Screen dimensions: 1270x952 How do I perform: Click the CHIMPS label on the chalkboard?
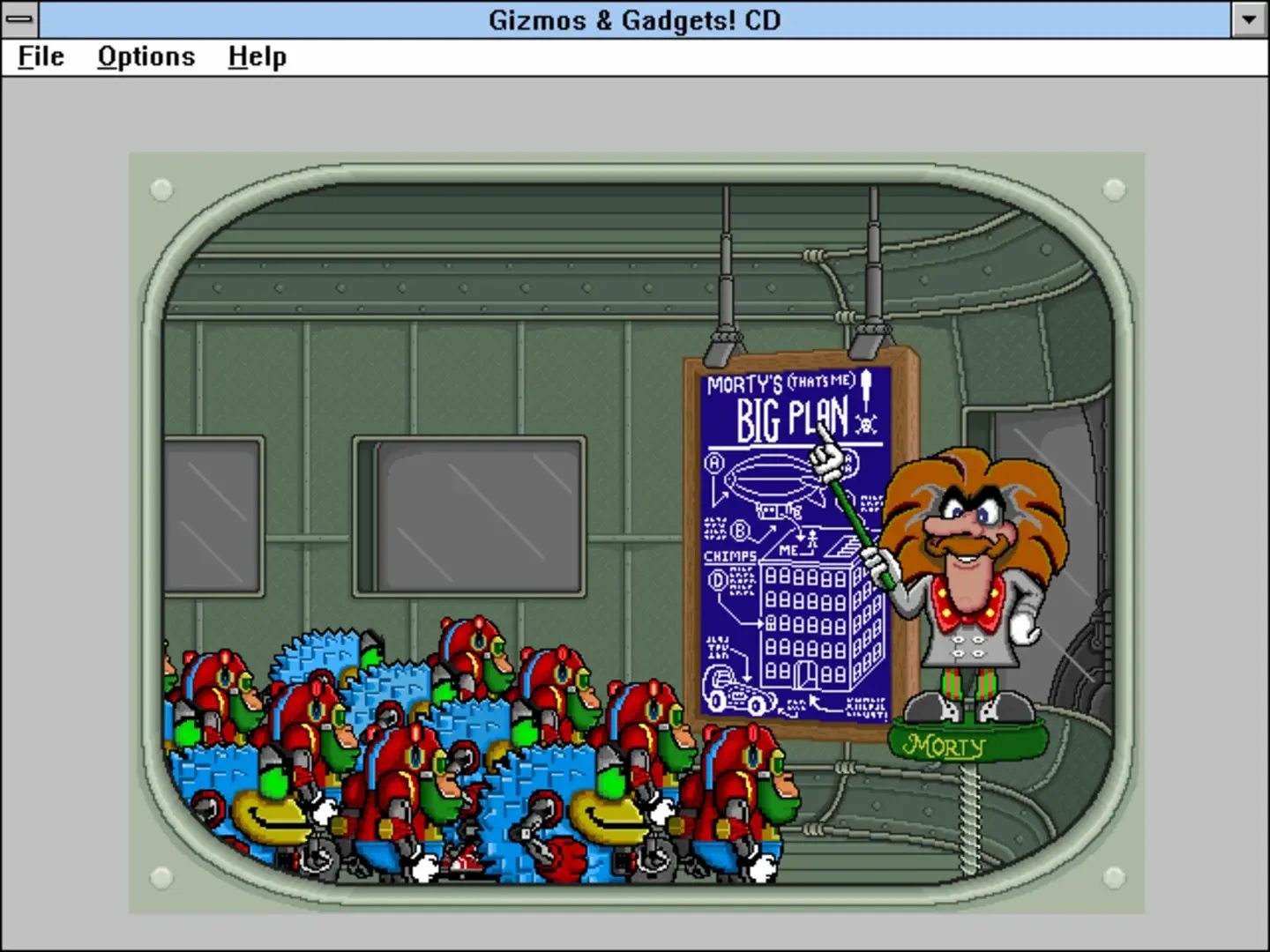(730, 554)
